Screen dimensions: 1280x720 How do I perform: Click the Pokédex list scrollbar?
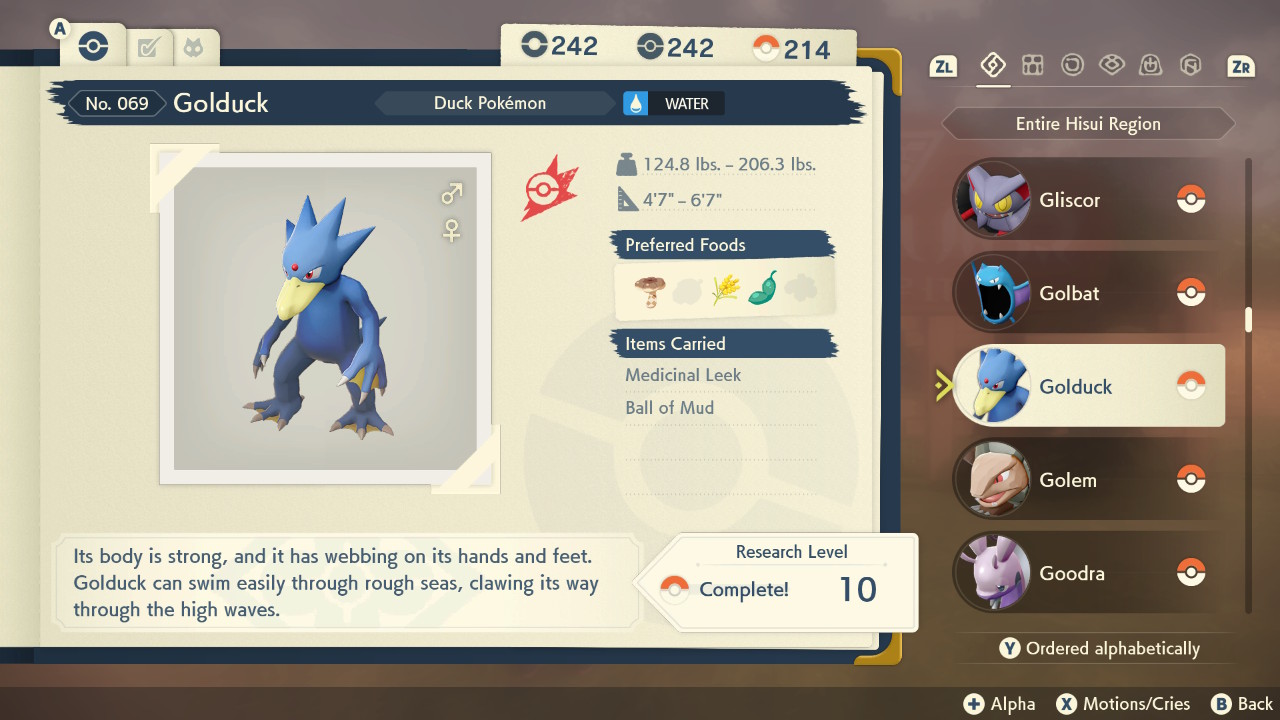(x=1248, y=320)
